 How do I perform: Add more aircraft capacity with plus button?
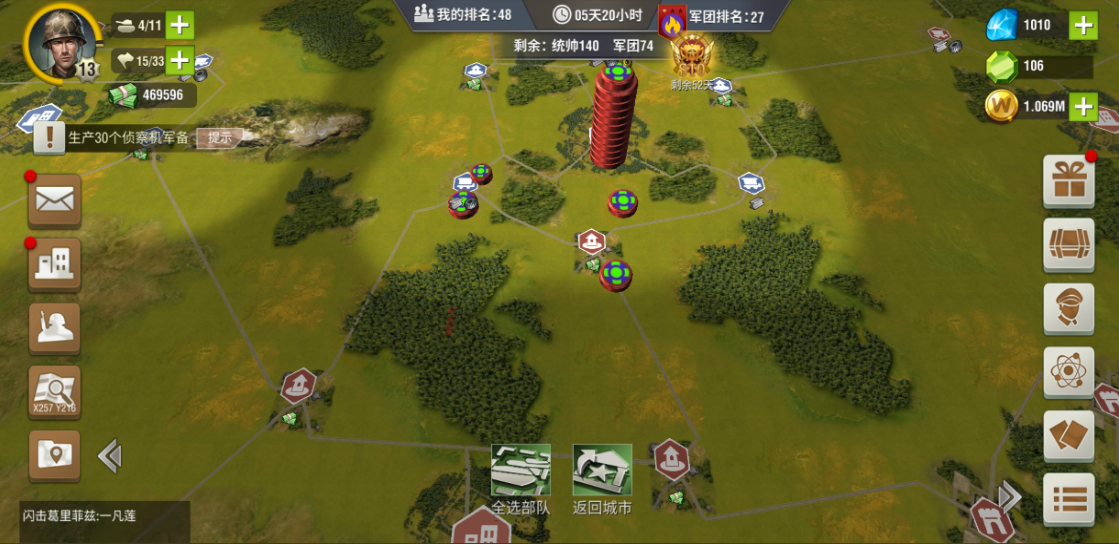pos(180,61)
